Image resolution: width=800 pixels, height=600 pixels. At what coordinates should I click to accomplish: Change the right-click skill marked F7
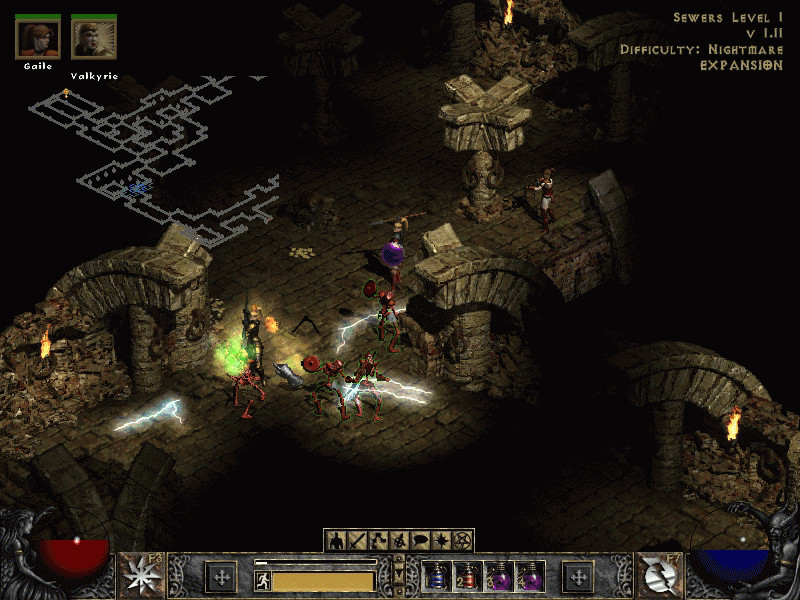tap(658, 576)
